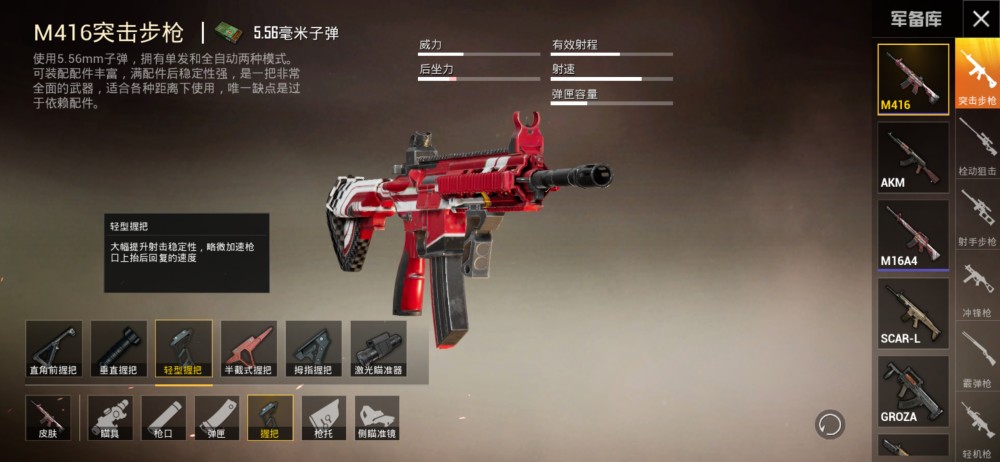Image resolution: width=1000 pixels, height=462 pixels.
Task: Pick the 拇指握把 thumb grip attachment
Action: click(313, 349)
